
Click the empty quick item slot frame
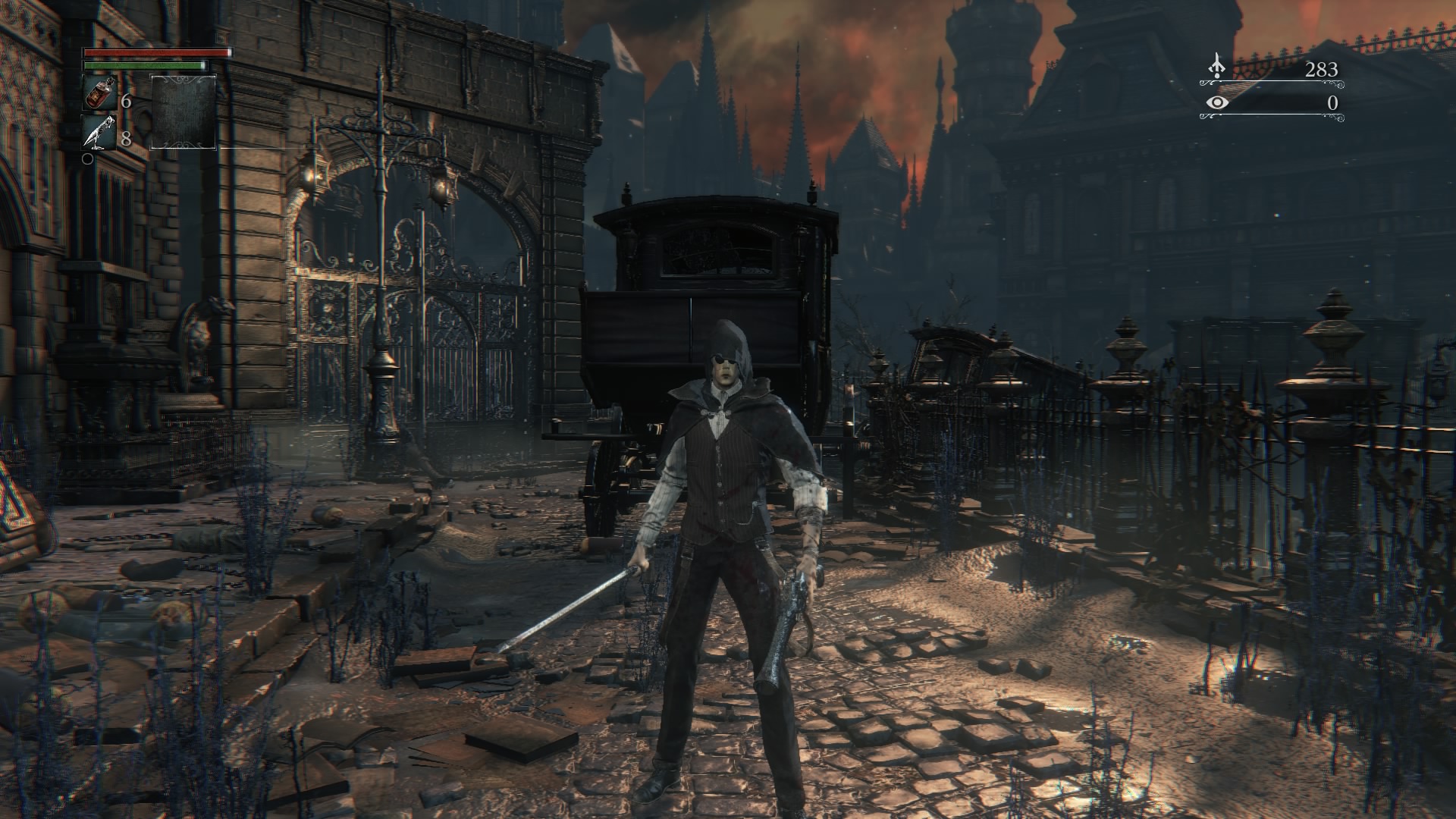click(x=183, y=112)
